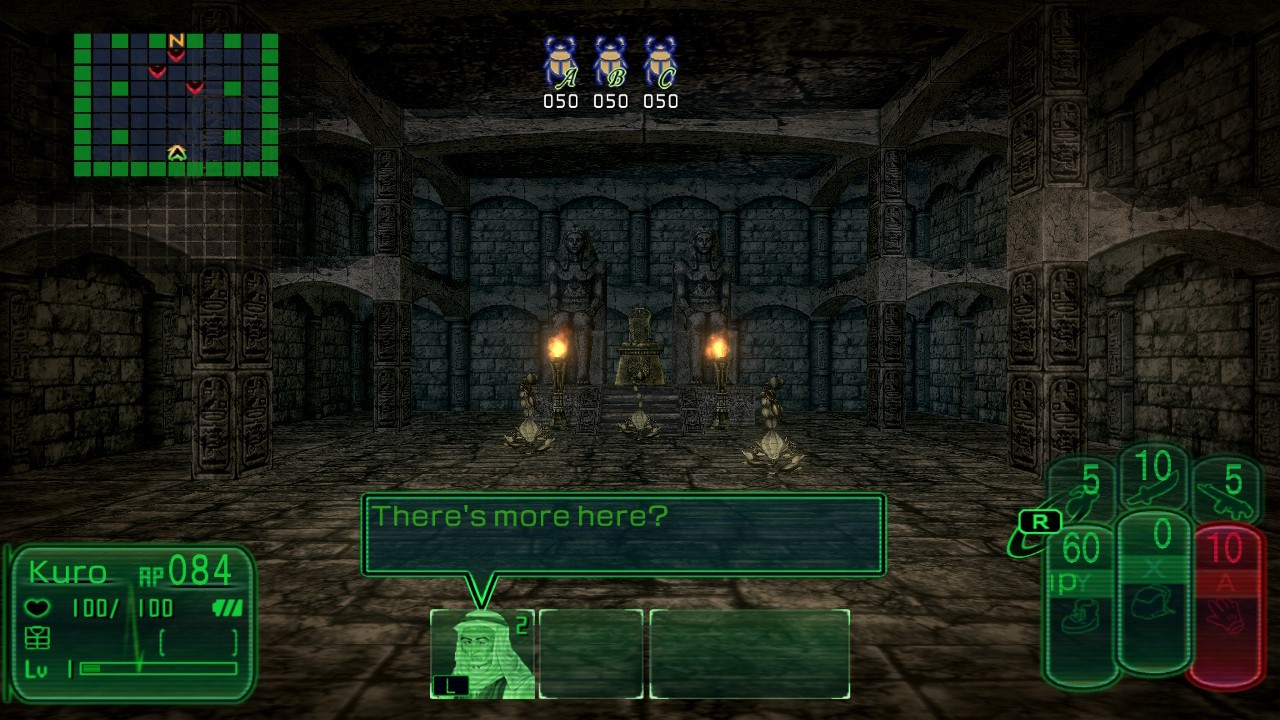Select the grenade weapon icon showing 5

pos(1081,494)
